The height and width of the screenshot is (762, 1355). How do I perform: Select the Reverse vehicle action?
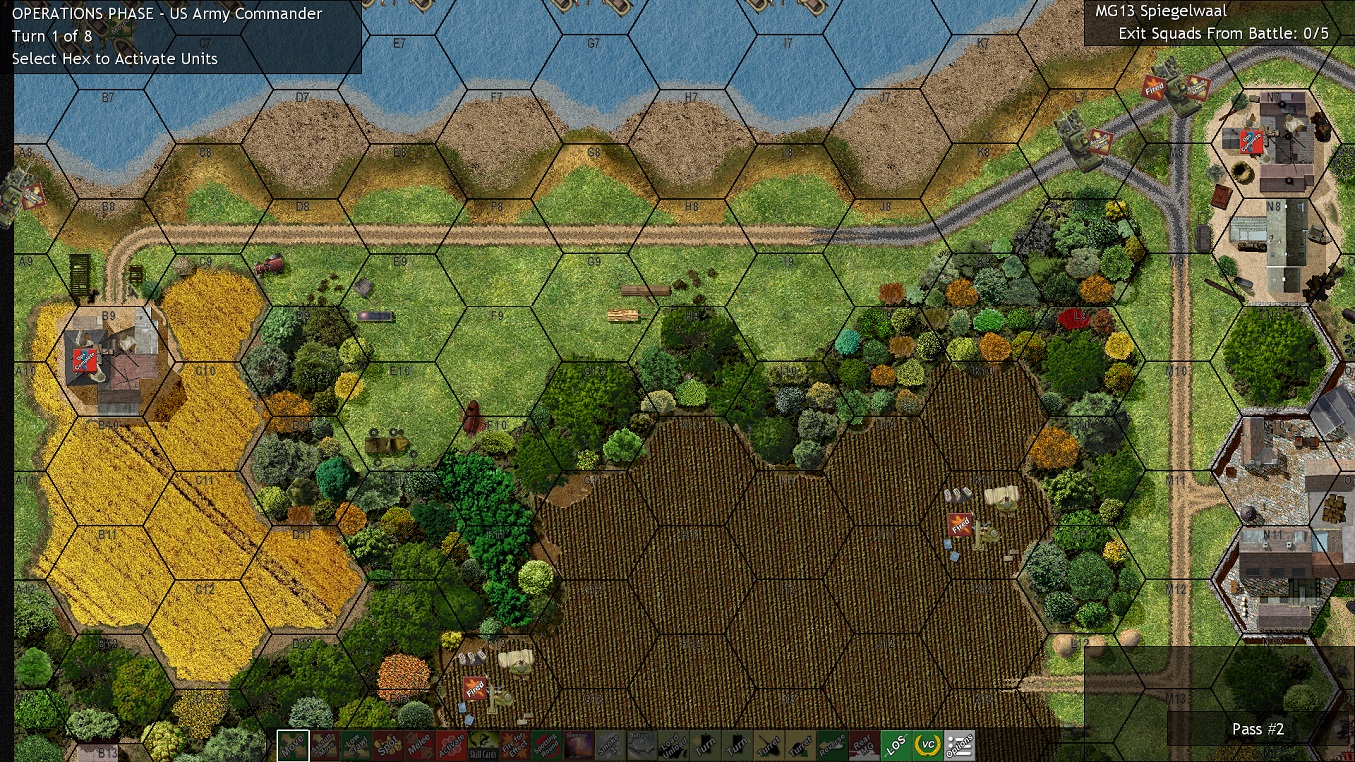point(832,746)
